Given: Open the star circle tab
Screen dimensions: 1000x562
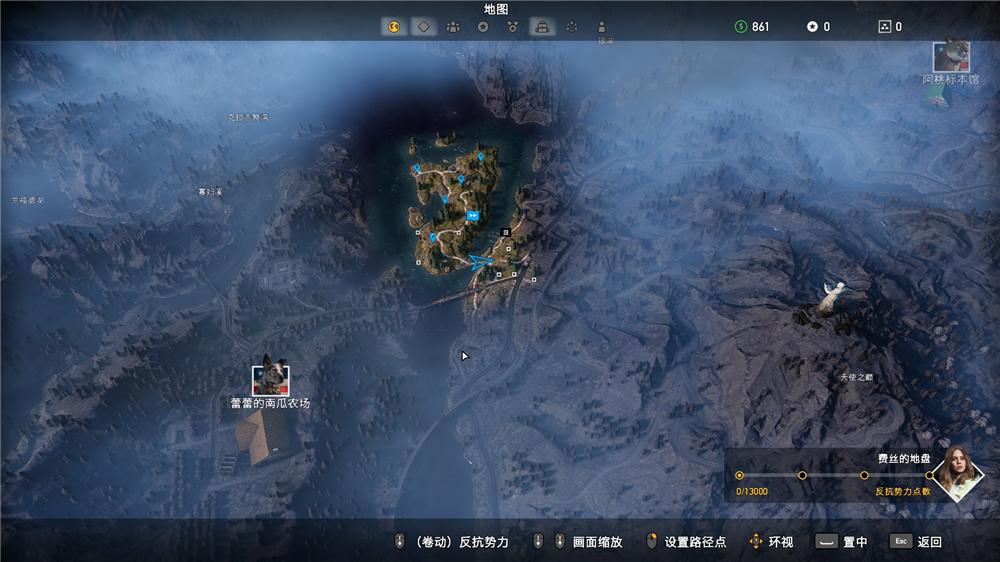Looking at the screenshot, I should tap(483, 27).
